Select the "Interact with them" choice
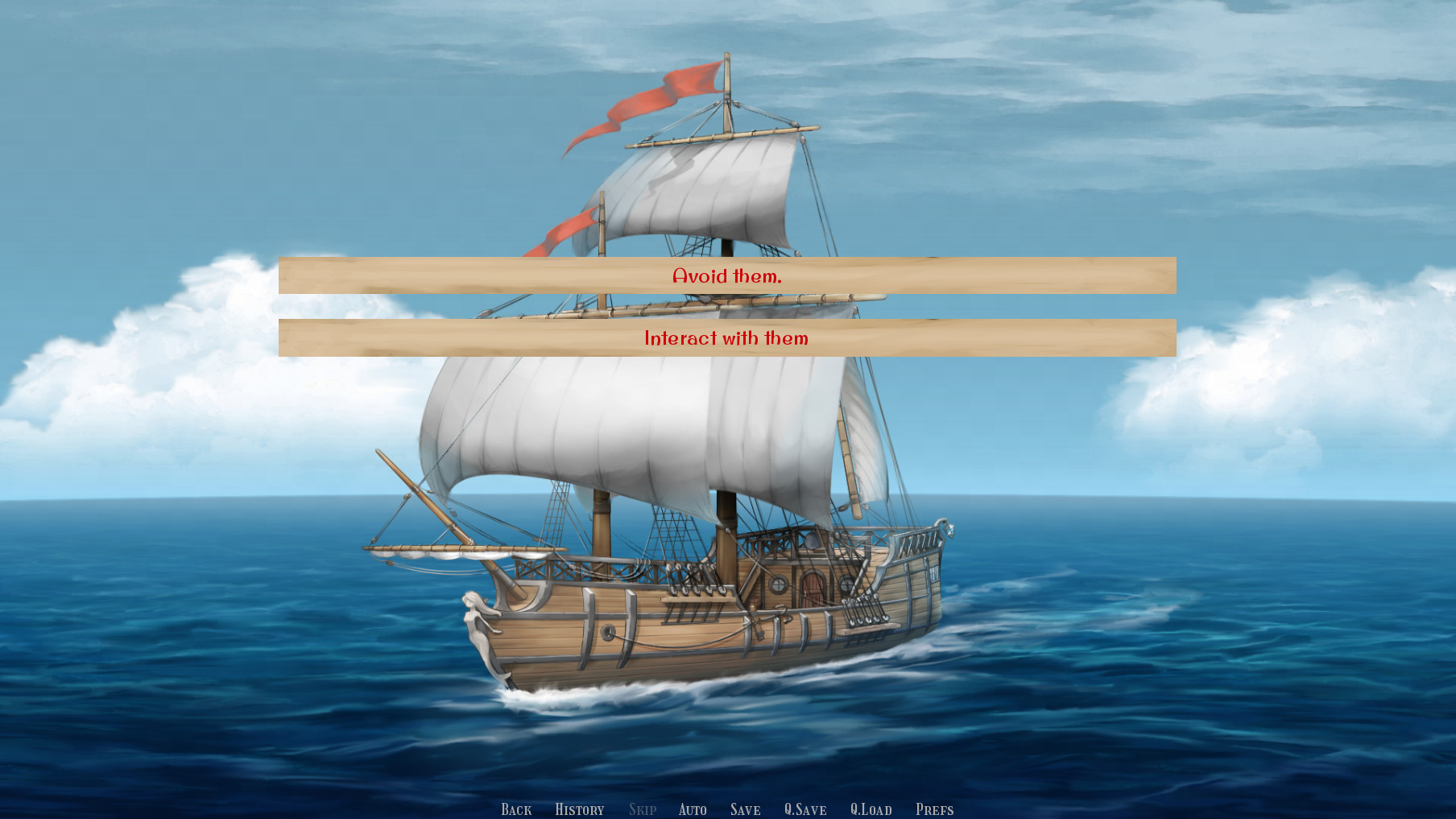 727,339
